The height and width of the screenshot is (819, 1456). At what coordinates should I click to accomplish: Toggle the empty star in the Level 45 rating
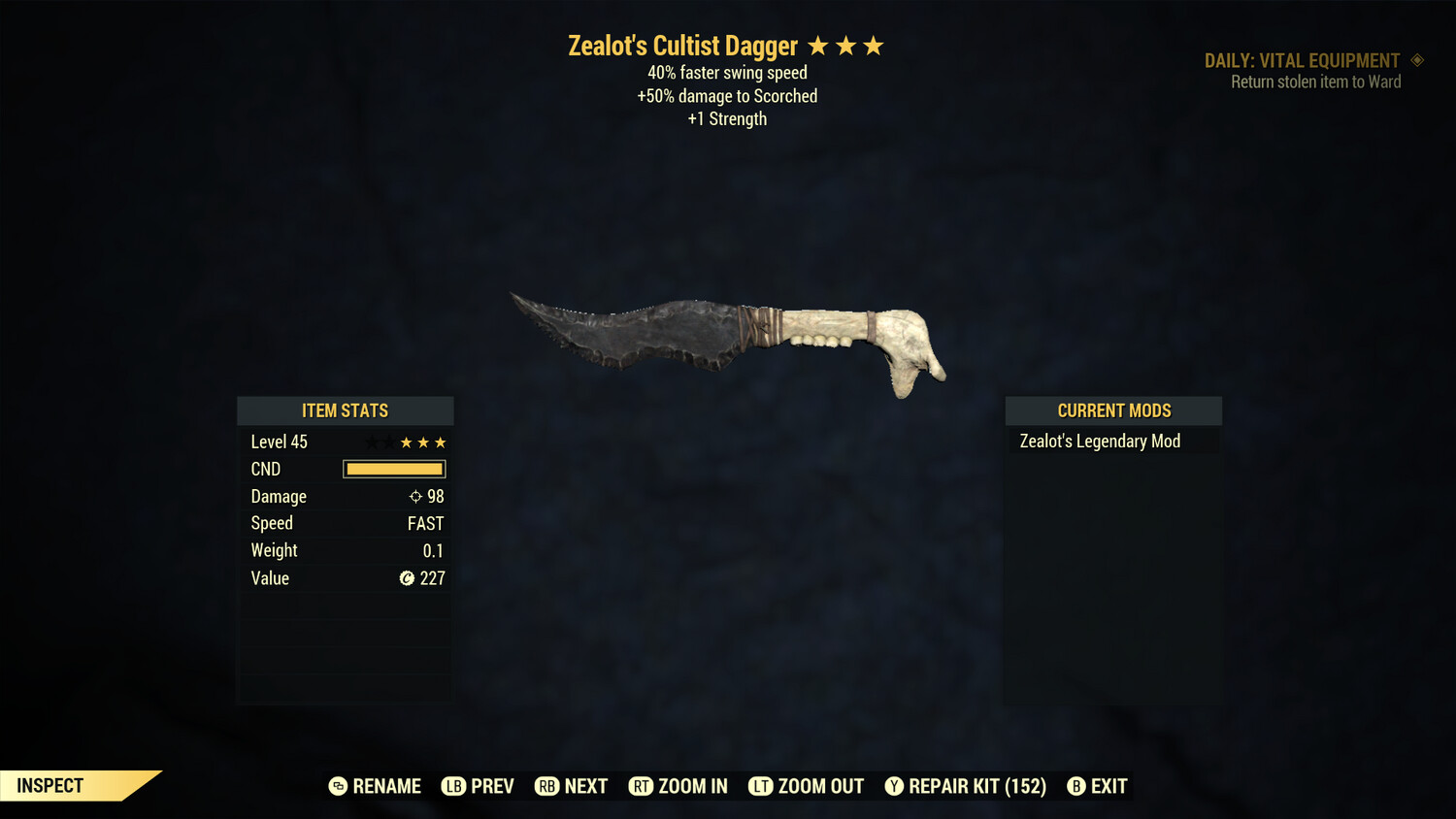point(371,442)
